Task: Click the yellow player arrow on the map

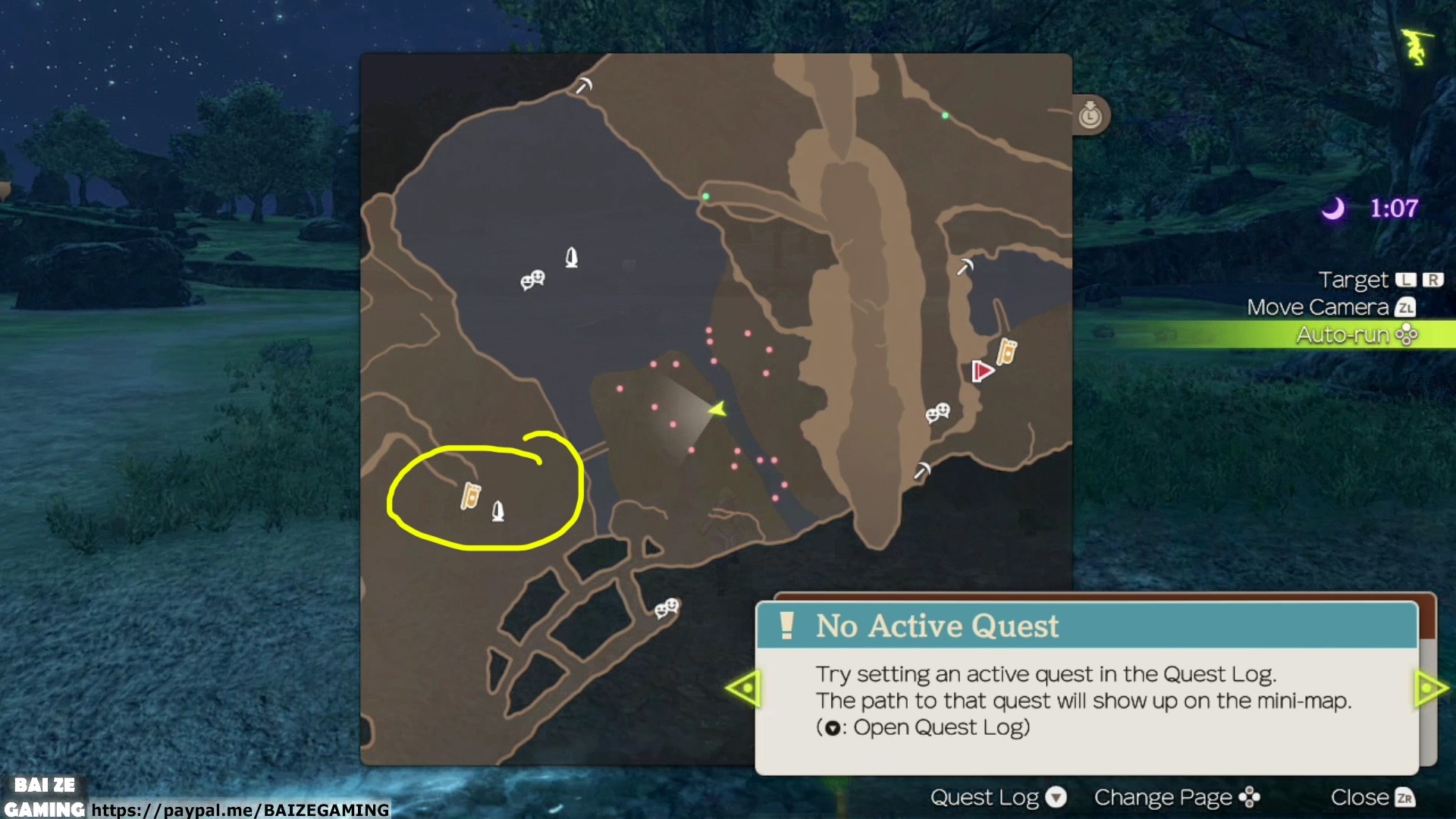Action: coord(717,409)
